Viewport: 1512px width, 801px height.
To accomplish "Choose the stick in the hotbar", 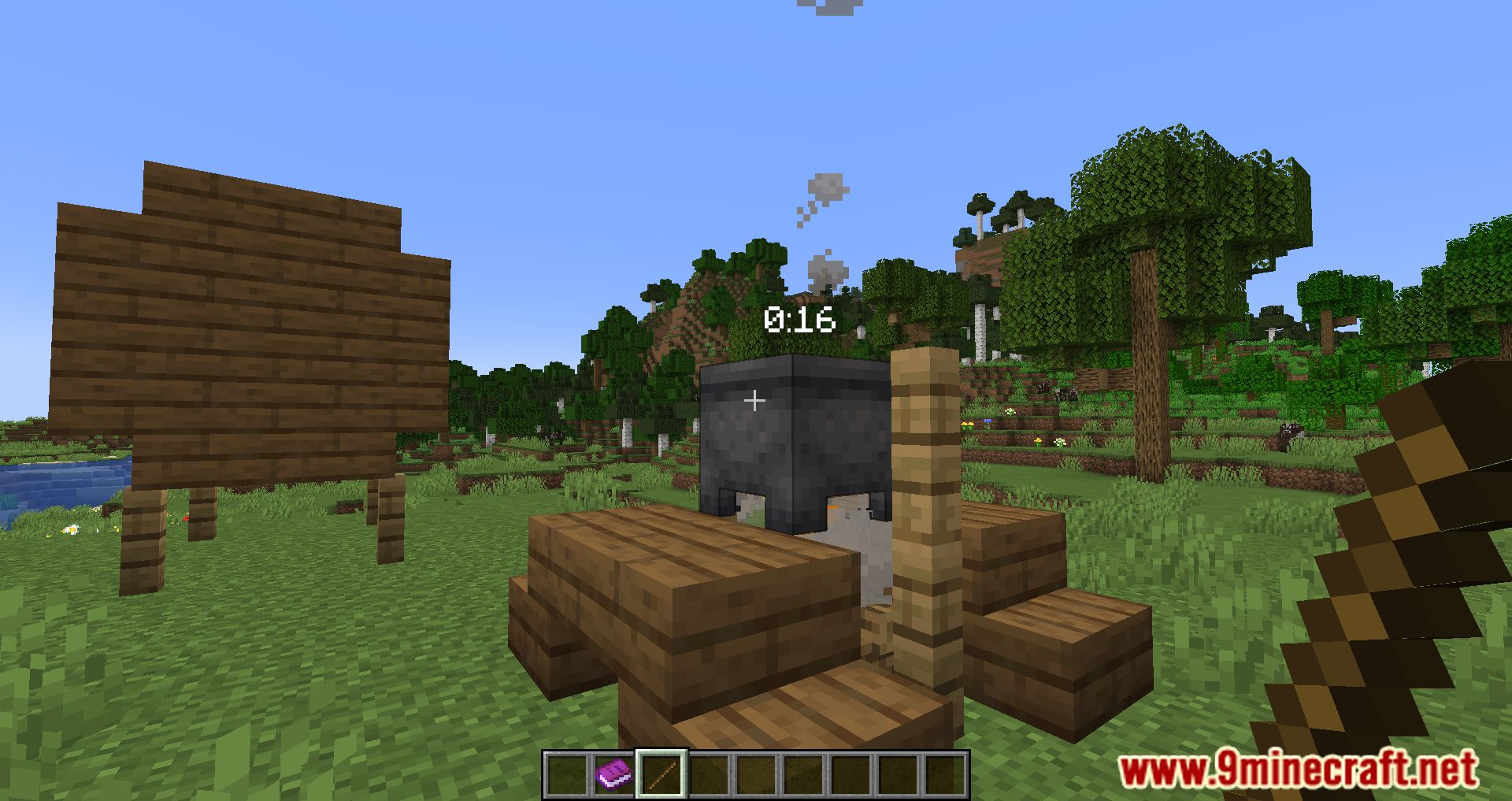I will (661, 774).
